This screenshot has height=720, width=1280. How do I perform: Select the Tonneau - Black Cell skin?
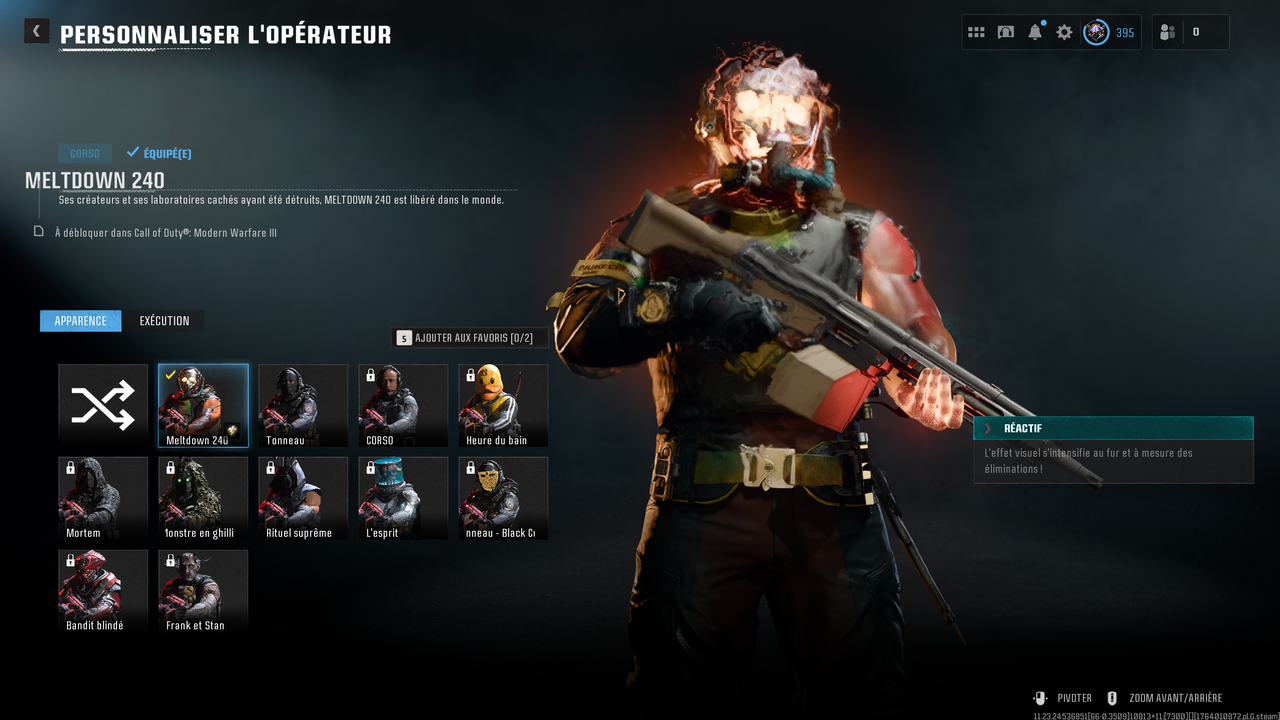tap(503, 498)
